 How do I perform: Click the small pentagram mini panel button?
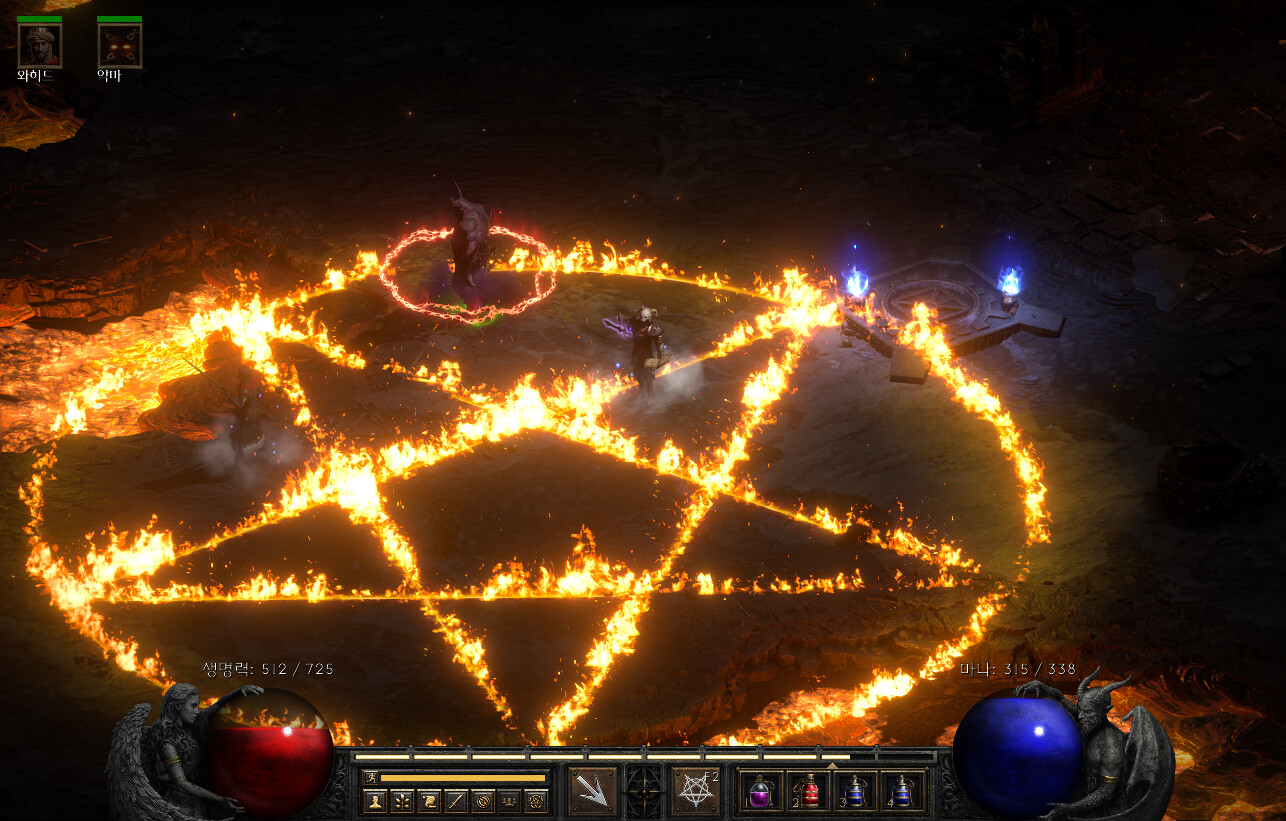click(x=537, y=800)
